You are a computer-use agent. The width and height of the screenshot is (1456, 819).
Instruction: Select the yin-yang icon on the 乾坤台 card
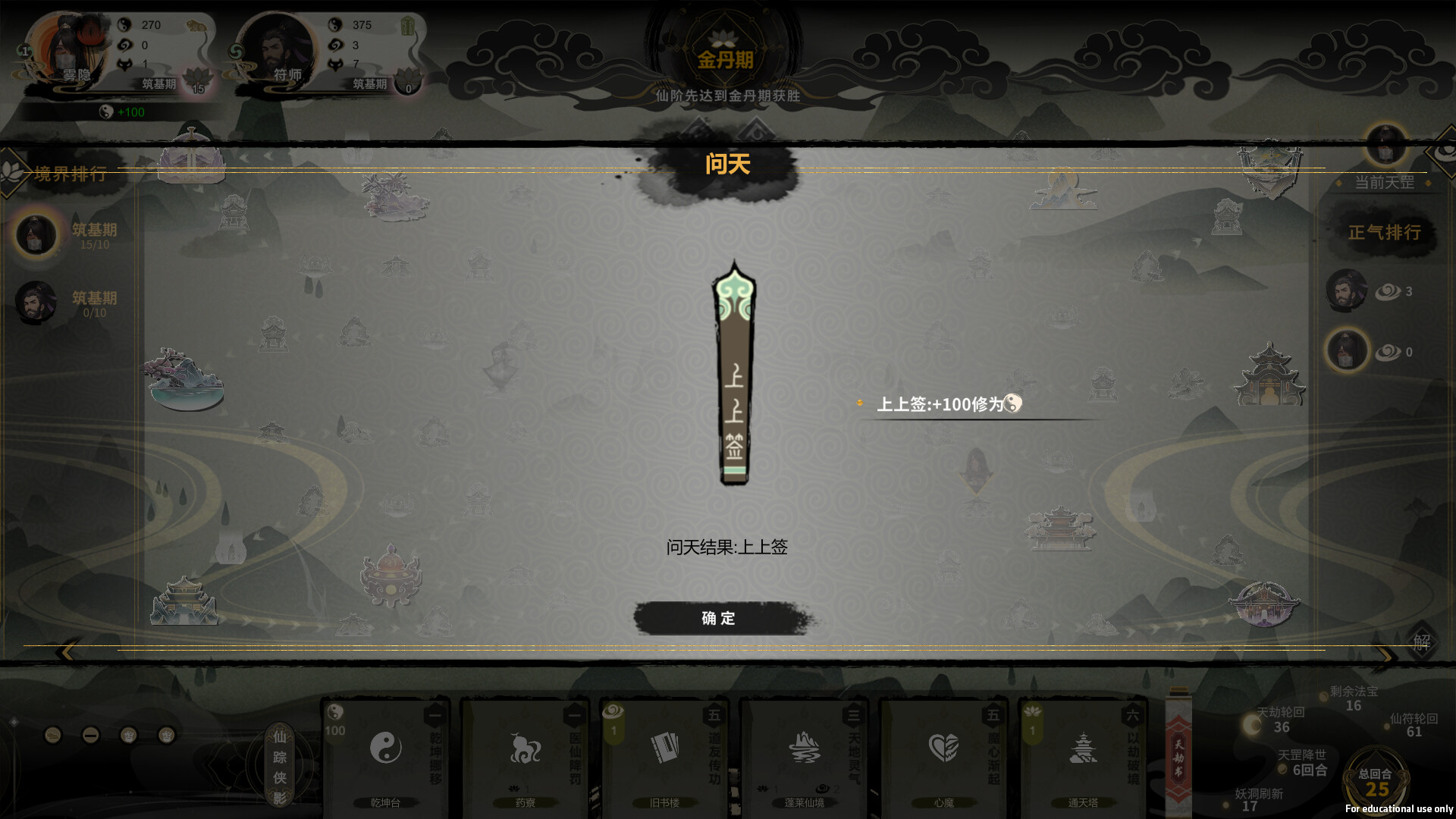[387, 747]
